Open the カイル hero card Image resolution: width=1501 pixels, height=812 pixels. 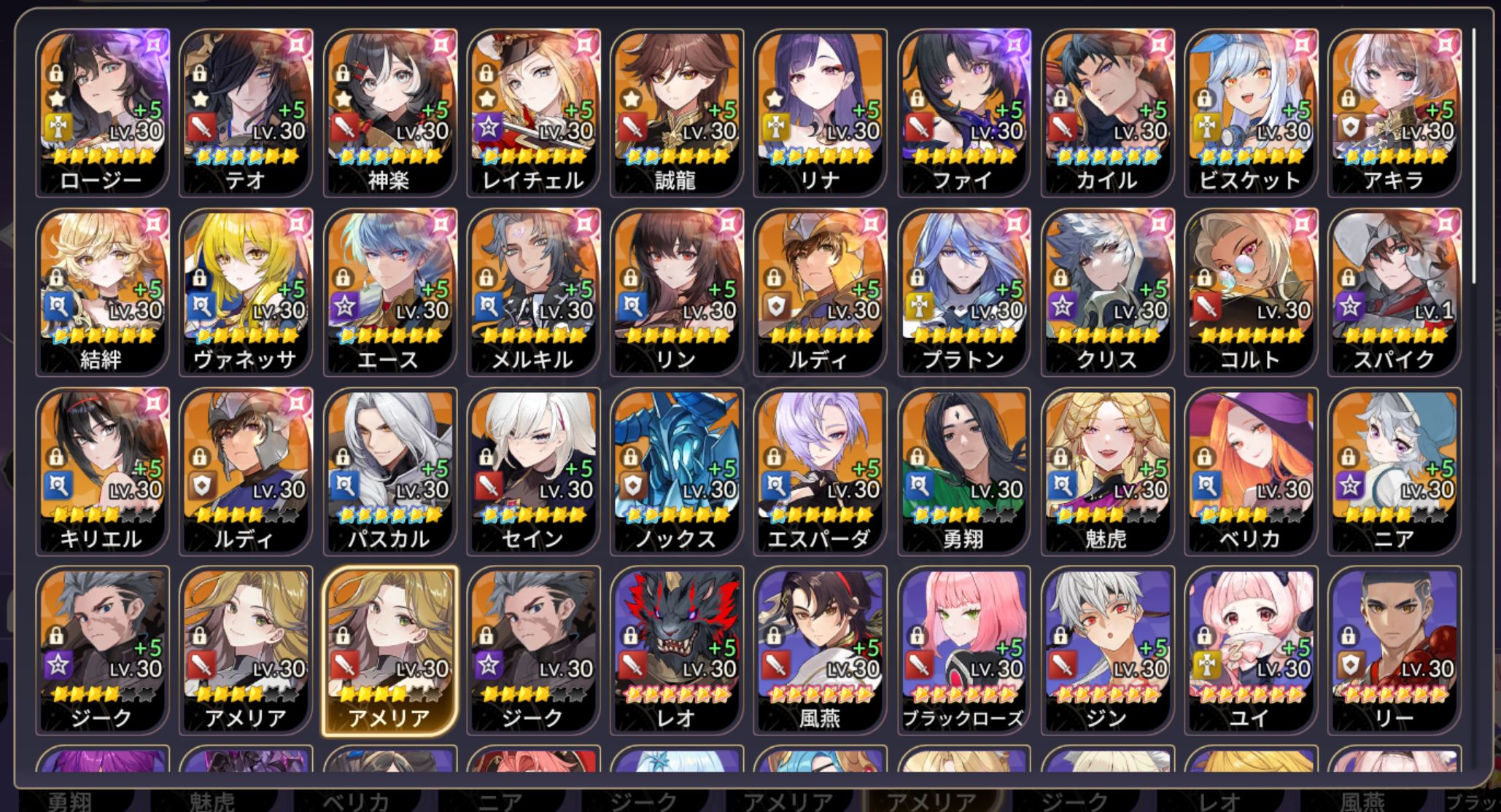(x=1108, y=113)
